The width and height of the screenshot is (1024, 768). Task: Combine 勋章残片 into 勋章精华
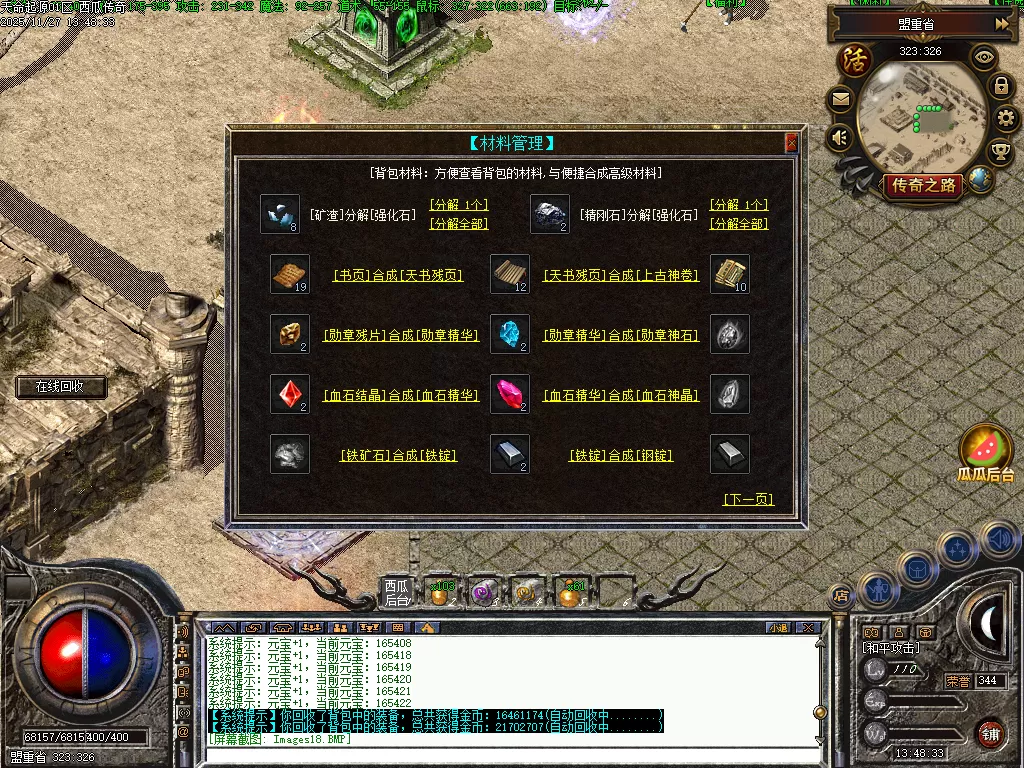click(x=401, y=336)
